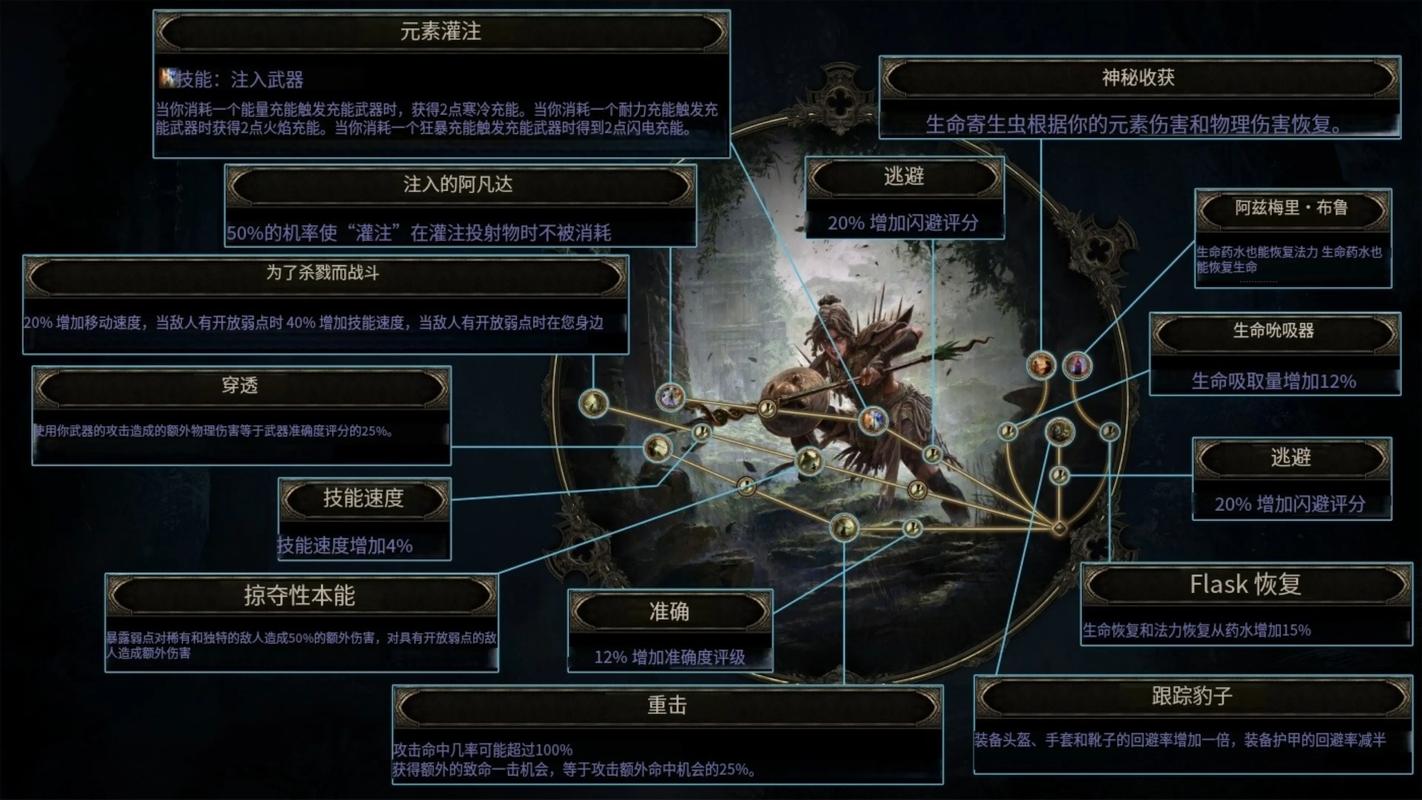Toggle allocation of the Flask 恢复 node
This screenshot has width=1422, height=800.
pos(1109,431)
